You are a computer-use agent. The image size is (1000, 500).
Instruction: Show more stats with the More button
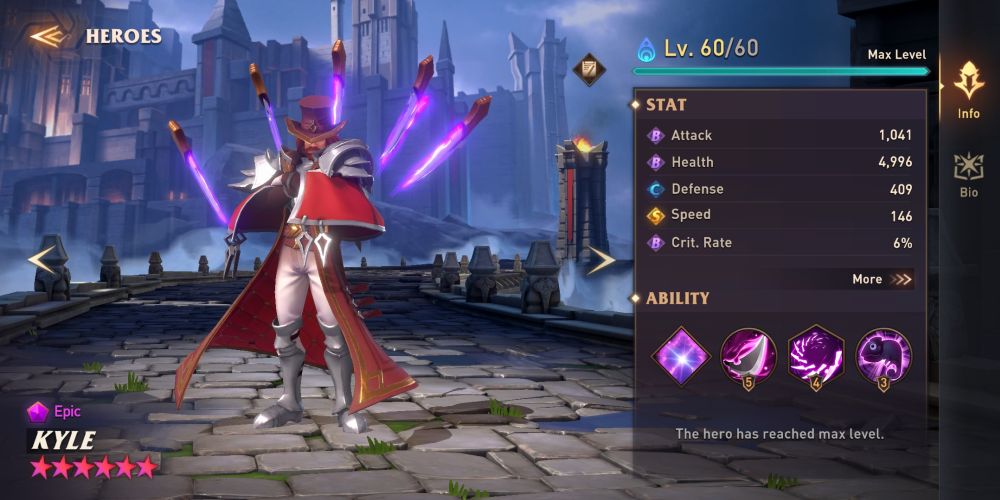click(x=882, y=280)
